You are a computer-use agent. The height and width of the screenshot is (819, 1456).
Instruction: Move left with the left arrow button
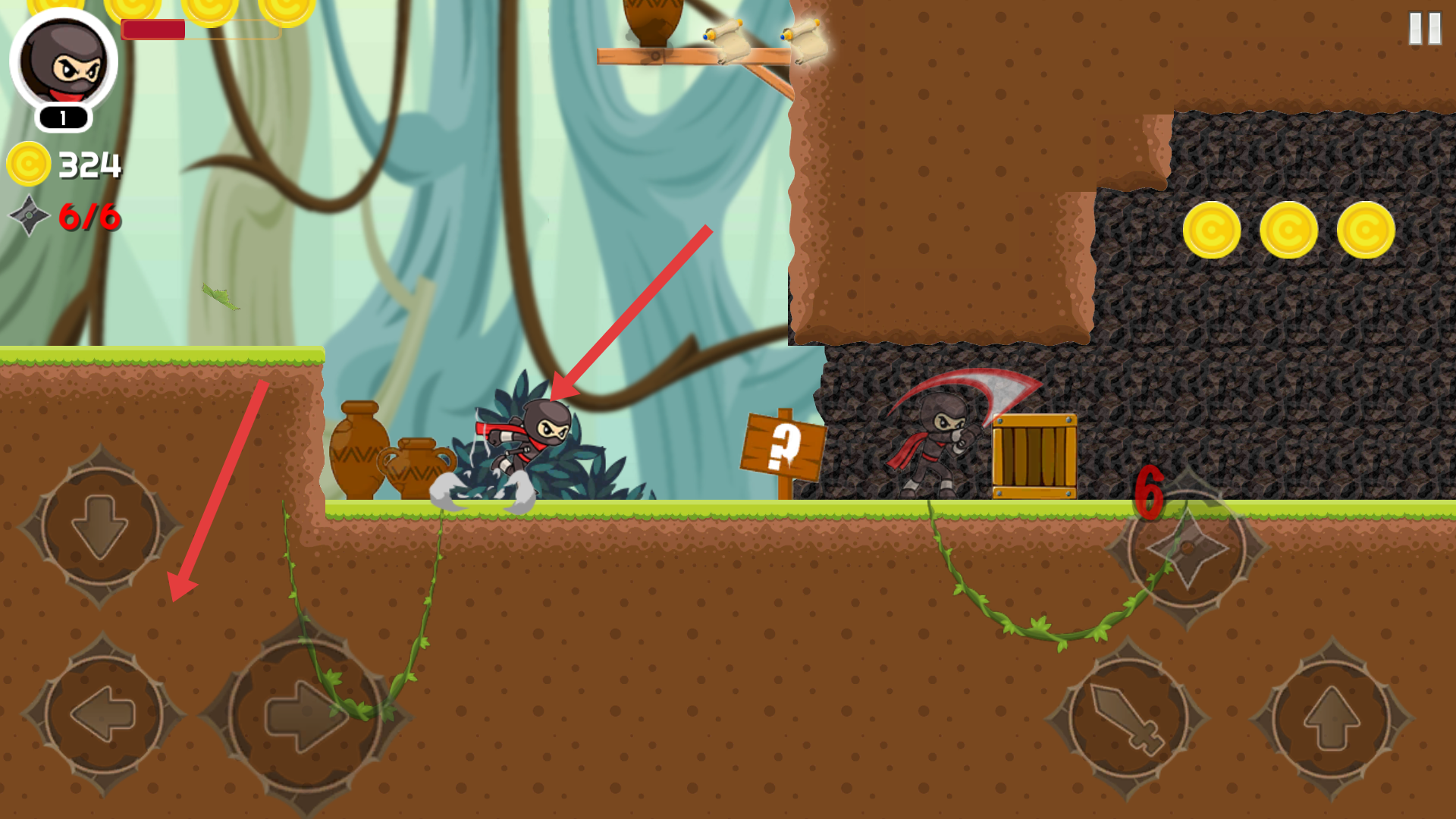click(103, 714)
